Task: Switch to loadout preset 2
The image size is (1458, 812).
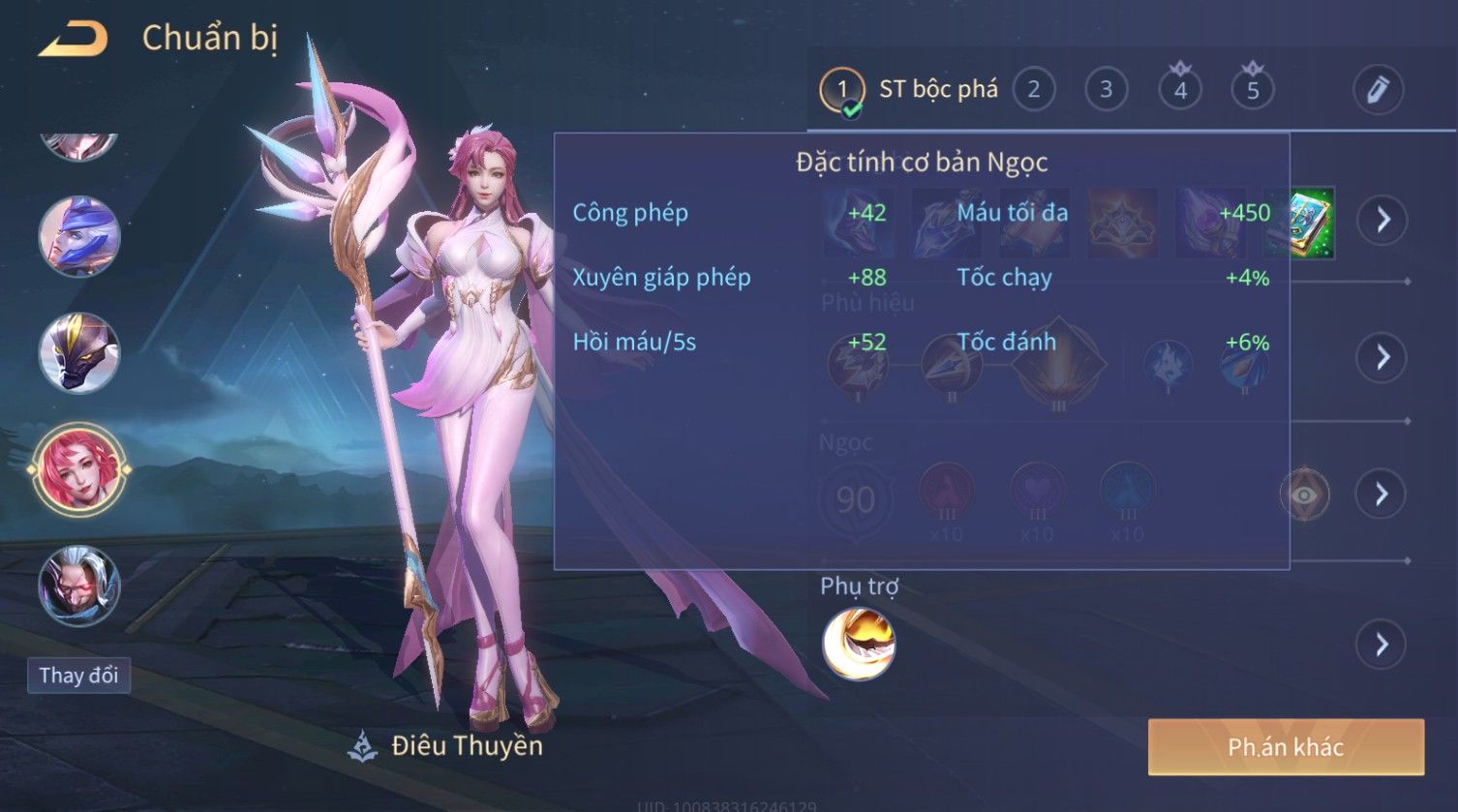Action: [x=1033, y=90]
